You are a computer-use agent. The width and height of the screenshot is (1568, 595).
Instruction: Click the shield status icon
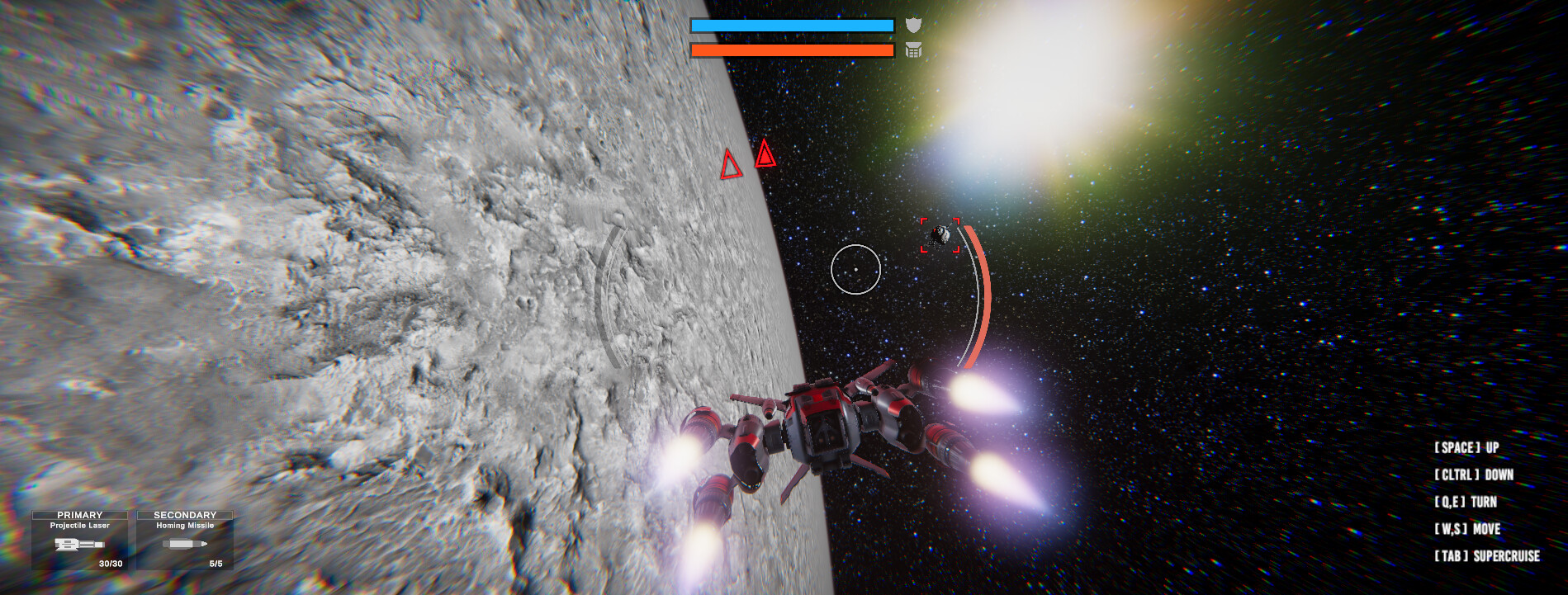point(912,24)
